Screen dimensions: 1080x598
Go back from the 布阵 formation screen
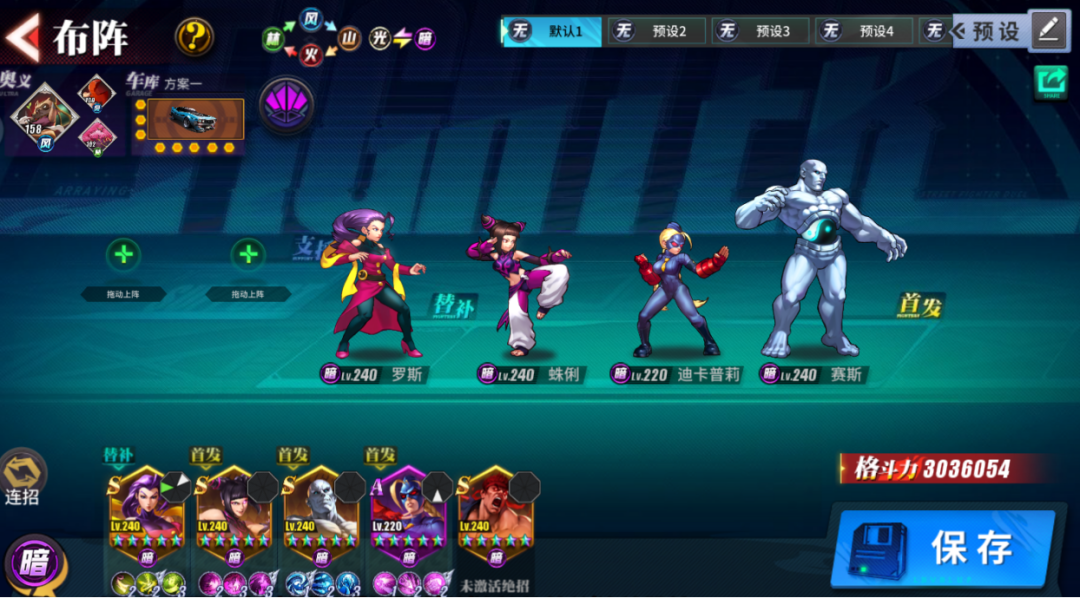click(x=24, y=37)
